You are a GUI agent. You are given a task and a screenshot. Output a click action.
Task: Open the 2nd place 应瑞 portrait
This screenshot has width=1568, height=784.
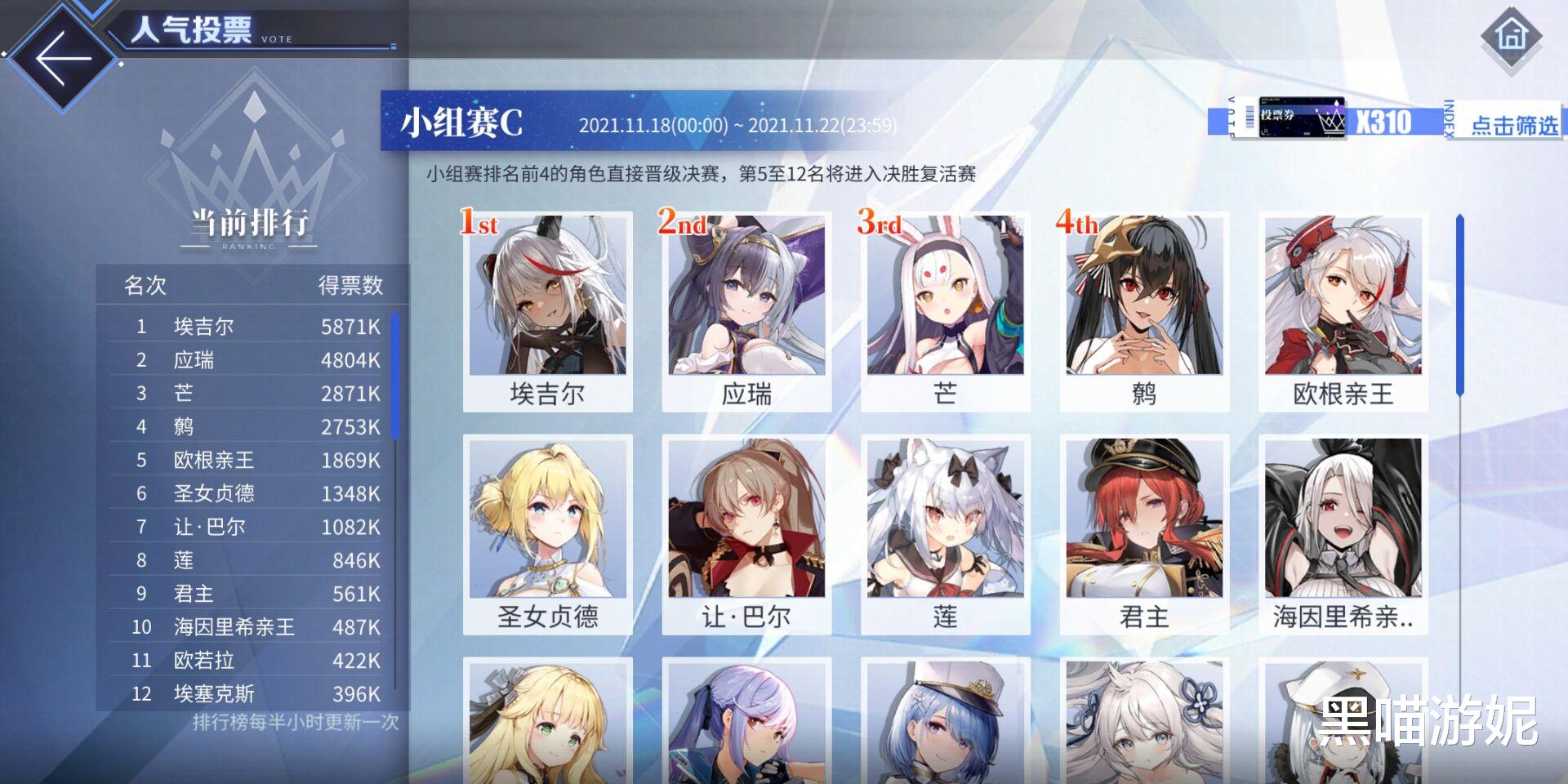coord(746,310)
